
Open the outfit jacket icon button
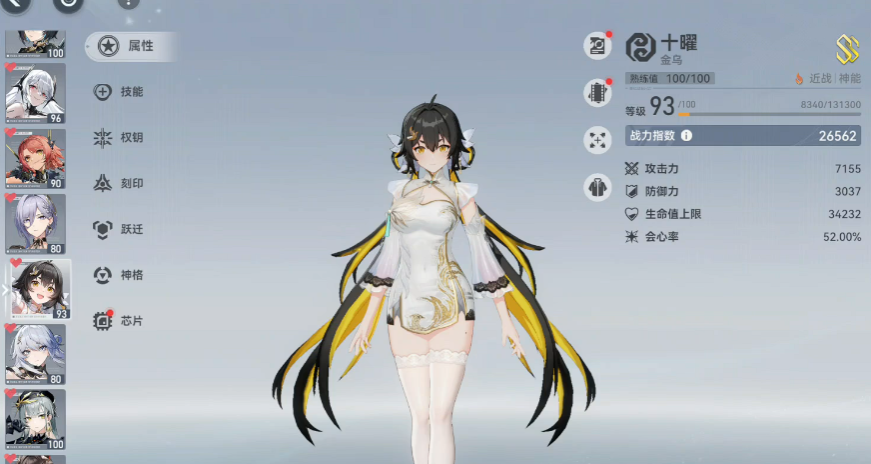(598, 187)
